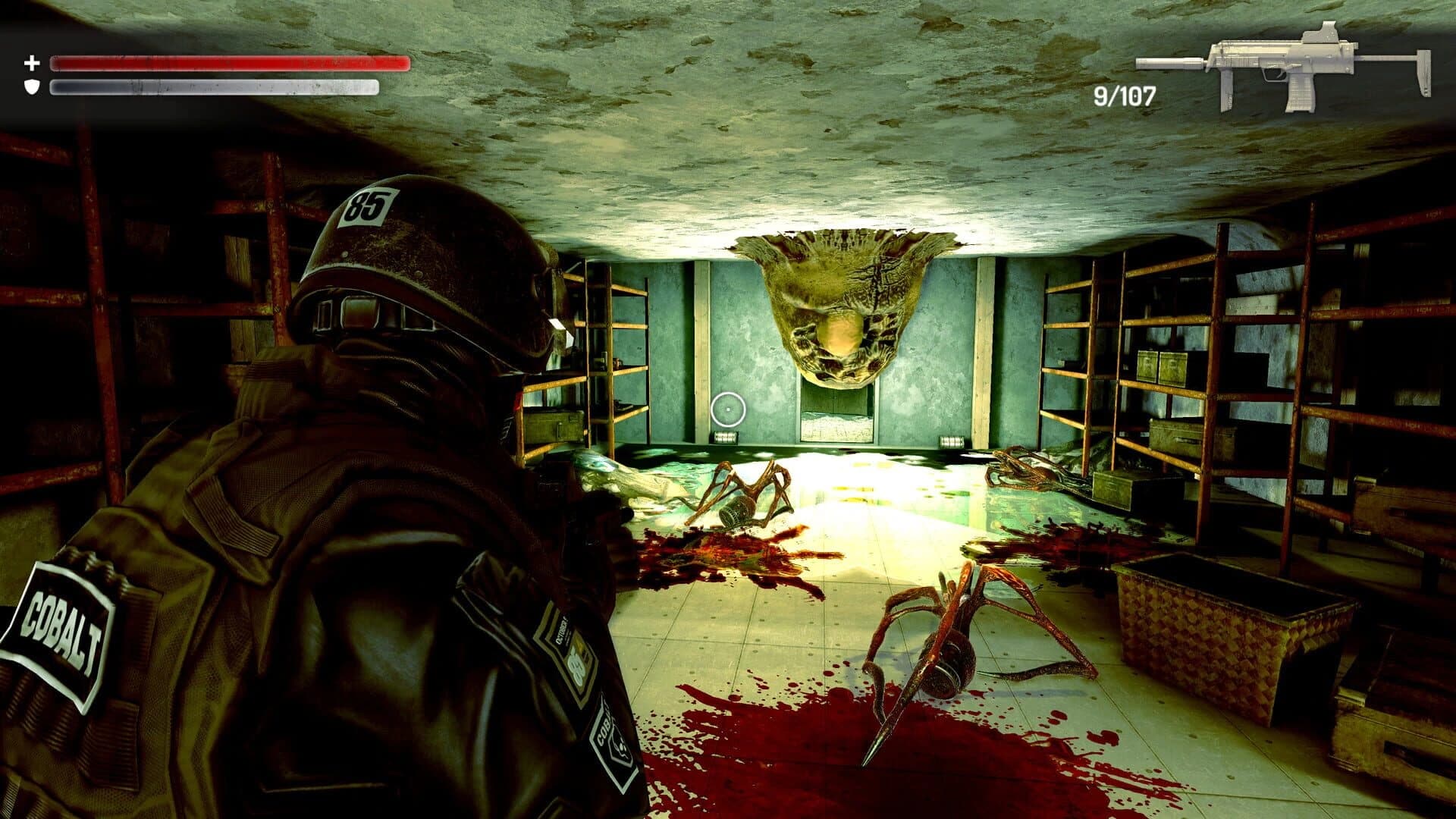Screen dimensions: 1456x819
Task: Click the crosshair reticle at screen center
Action: coord(730,410)
